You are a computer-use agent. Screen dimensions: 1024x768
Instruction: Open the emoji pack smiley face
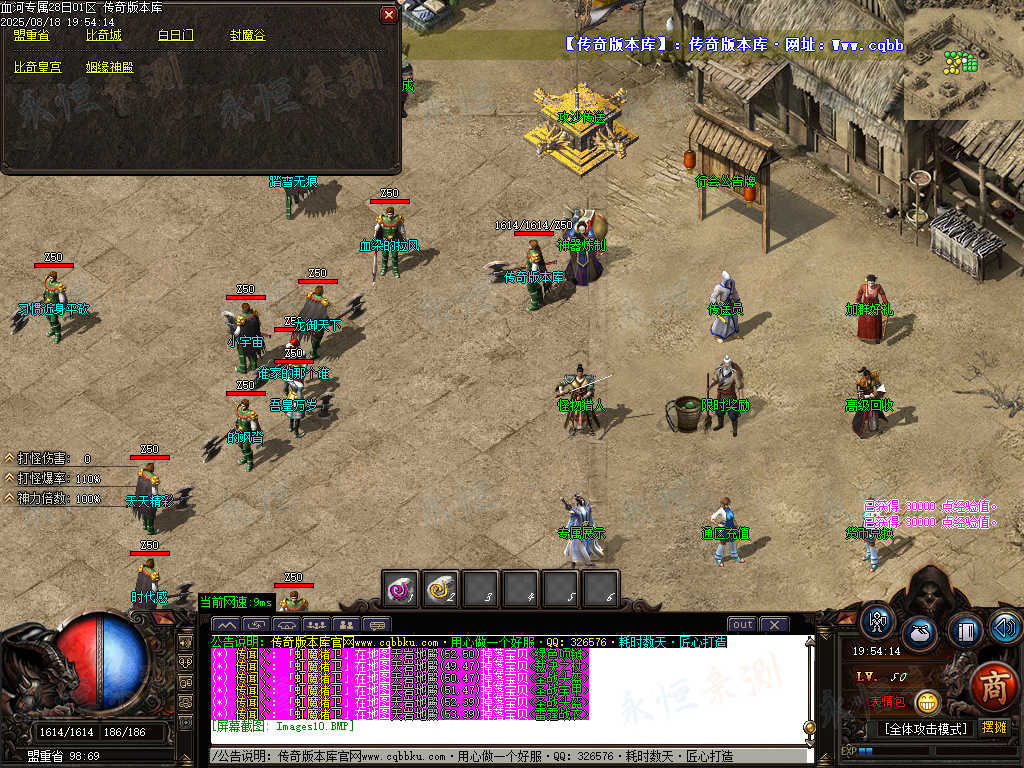point(928,703)
